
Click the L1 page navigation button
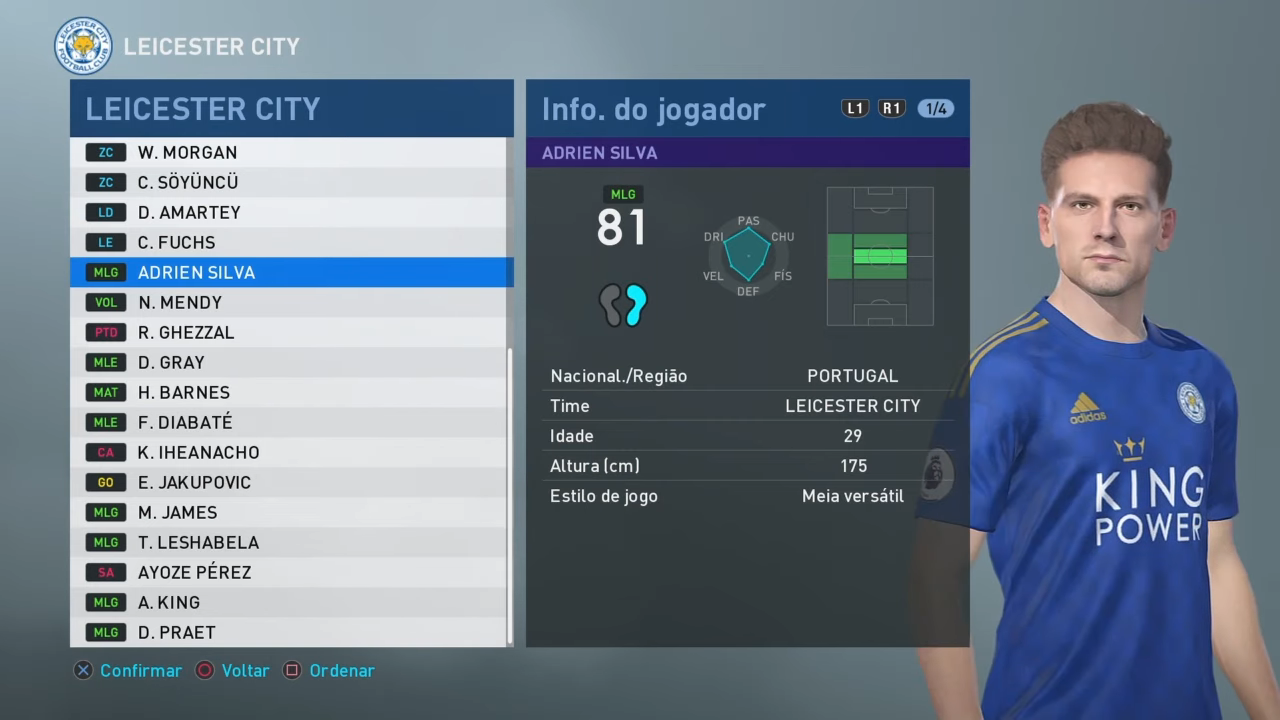click(855, 108)
